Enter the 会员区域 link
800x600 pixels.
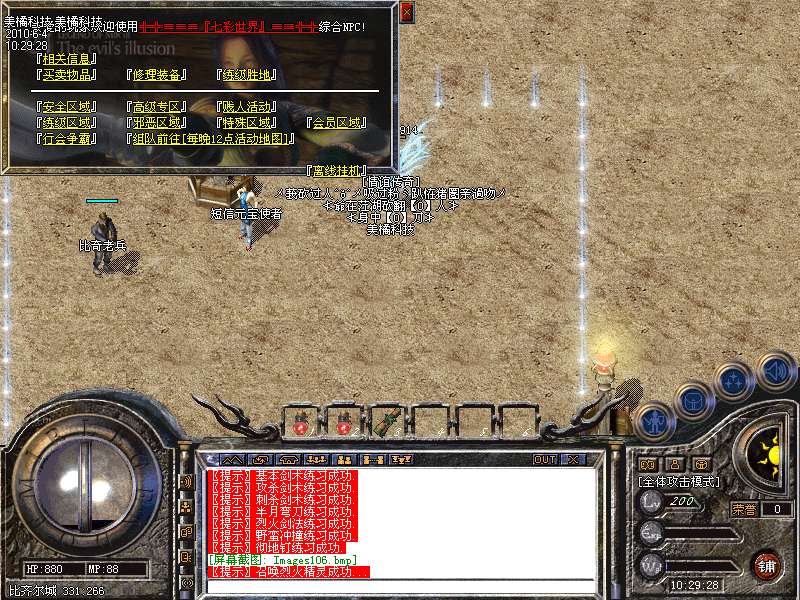pos(335,123)
